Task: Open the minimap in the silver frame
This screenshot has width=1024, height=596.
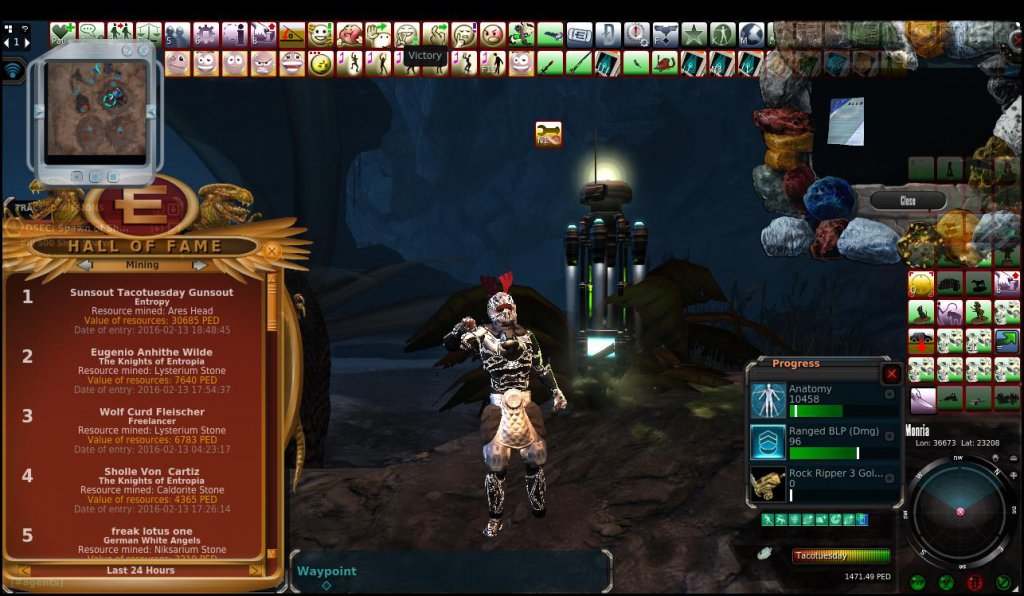Action: pyautogui.click(x=95, y=106)
